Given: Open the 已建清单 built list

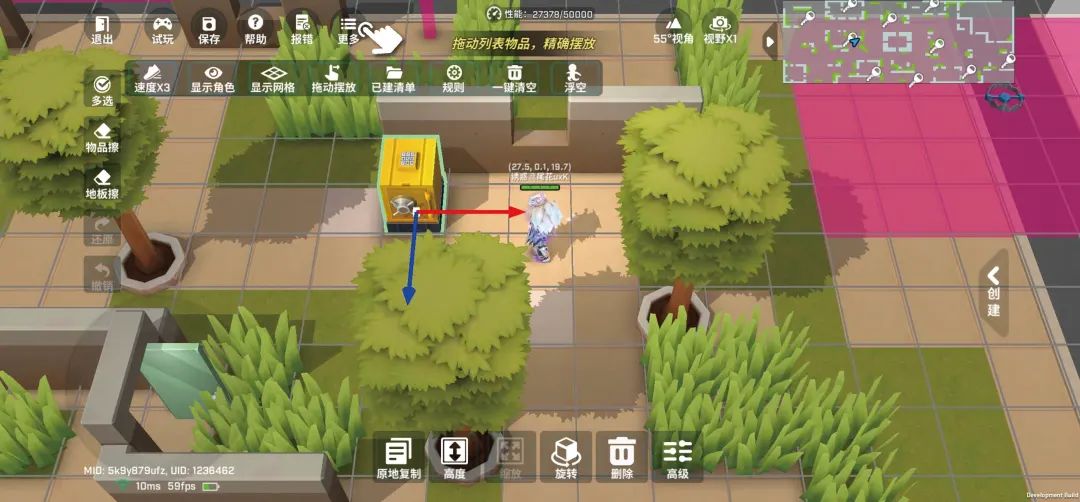Looking at the screenshot, I should click(x=393, y=78).
